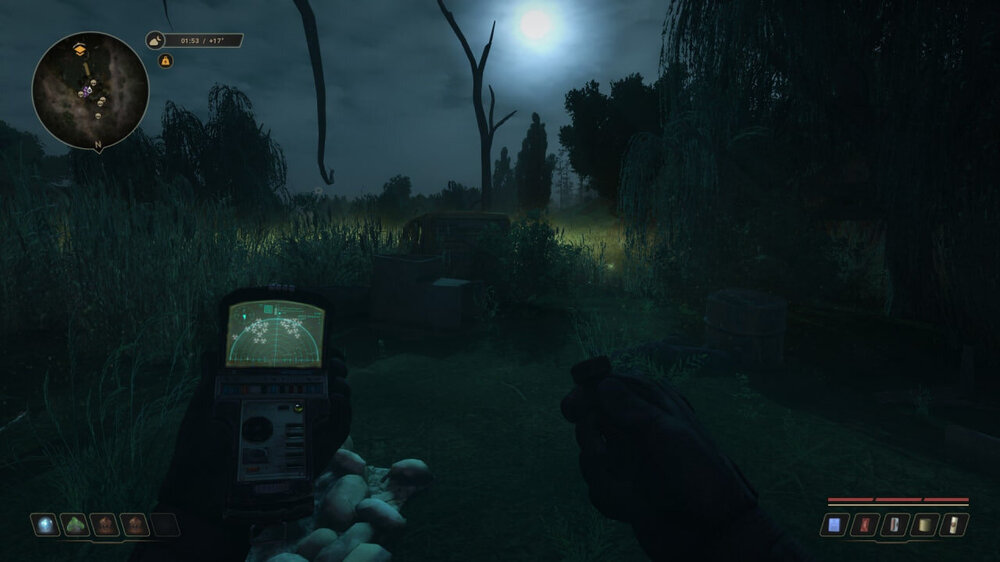This screenshot has width=1000, height=562.
Task: Click the circular minimap
Action: pyautogui.click(x=90, y=91)
